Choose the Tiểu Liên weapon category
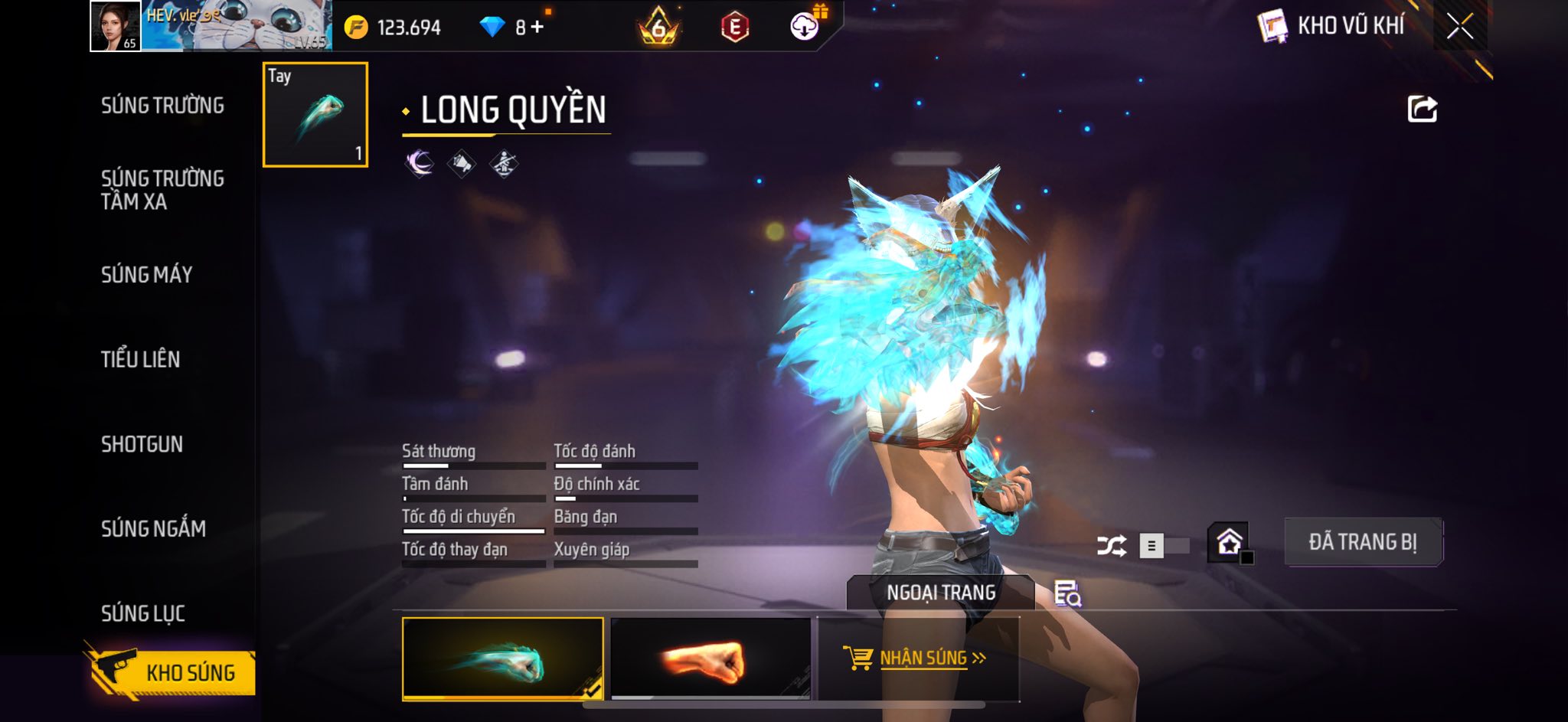 pyautogui.click(x=140, y=359)
